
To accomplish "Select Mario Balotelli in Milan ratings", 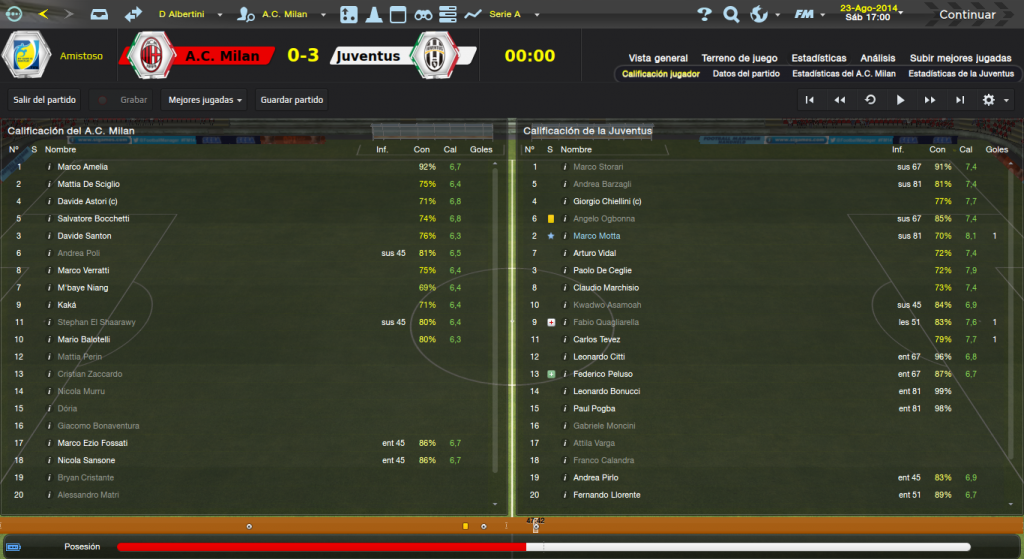I will click(84, 340).
